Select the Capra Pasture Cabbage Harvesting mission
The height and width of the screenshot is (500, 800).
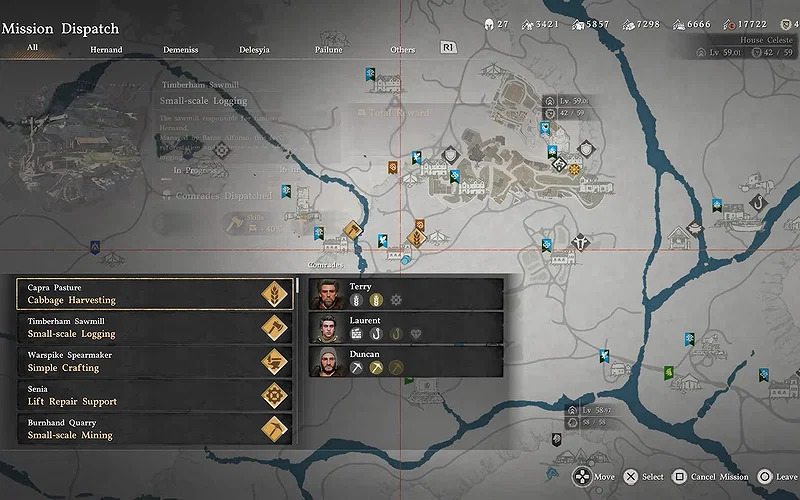pos(155,294)
